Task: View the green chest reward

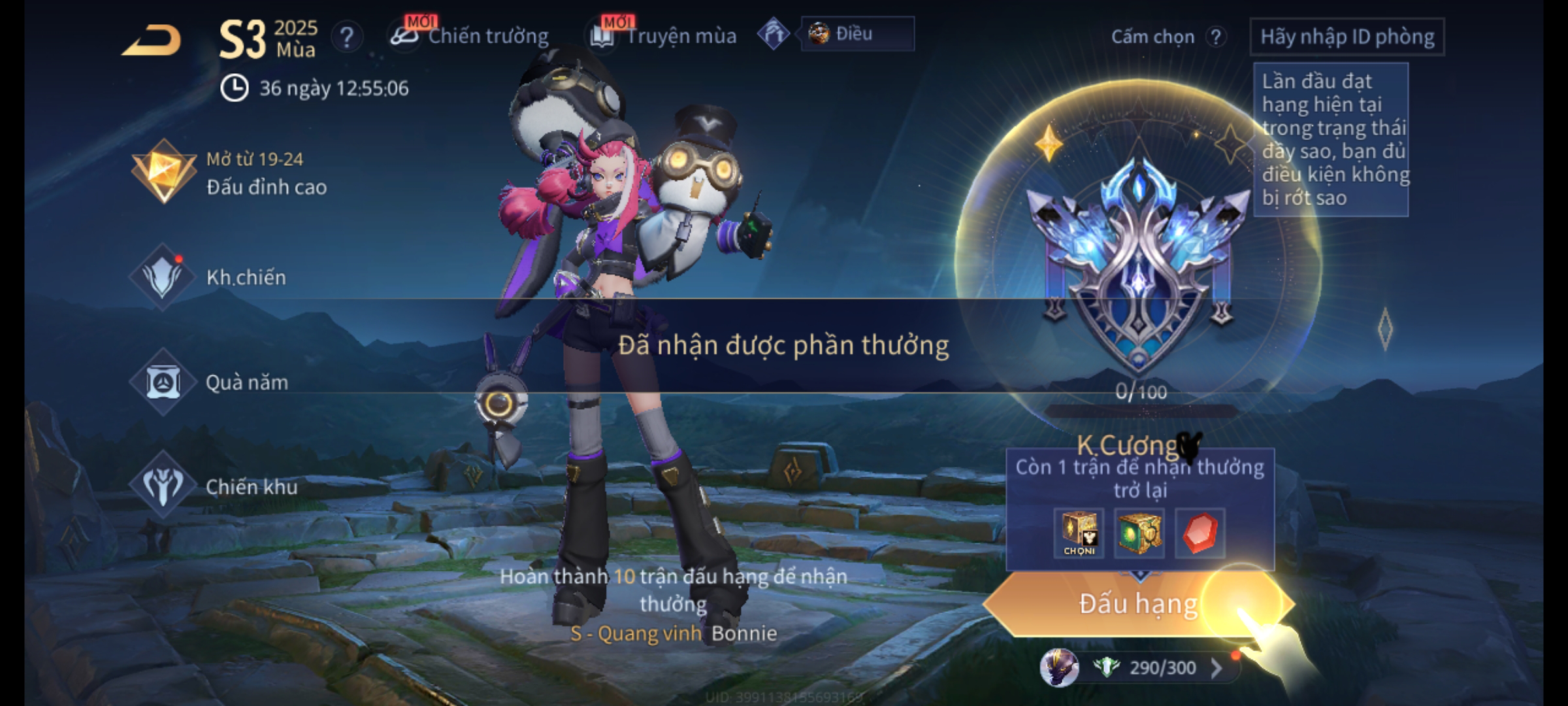Action: pos(1139,533)
